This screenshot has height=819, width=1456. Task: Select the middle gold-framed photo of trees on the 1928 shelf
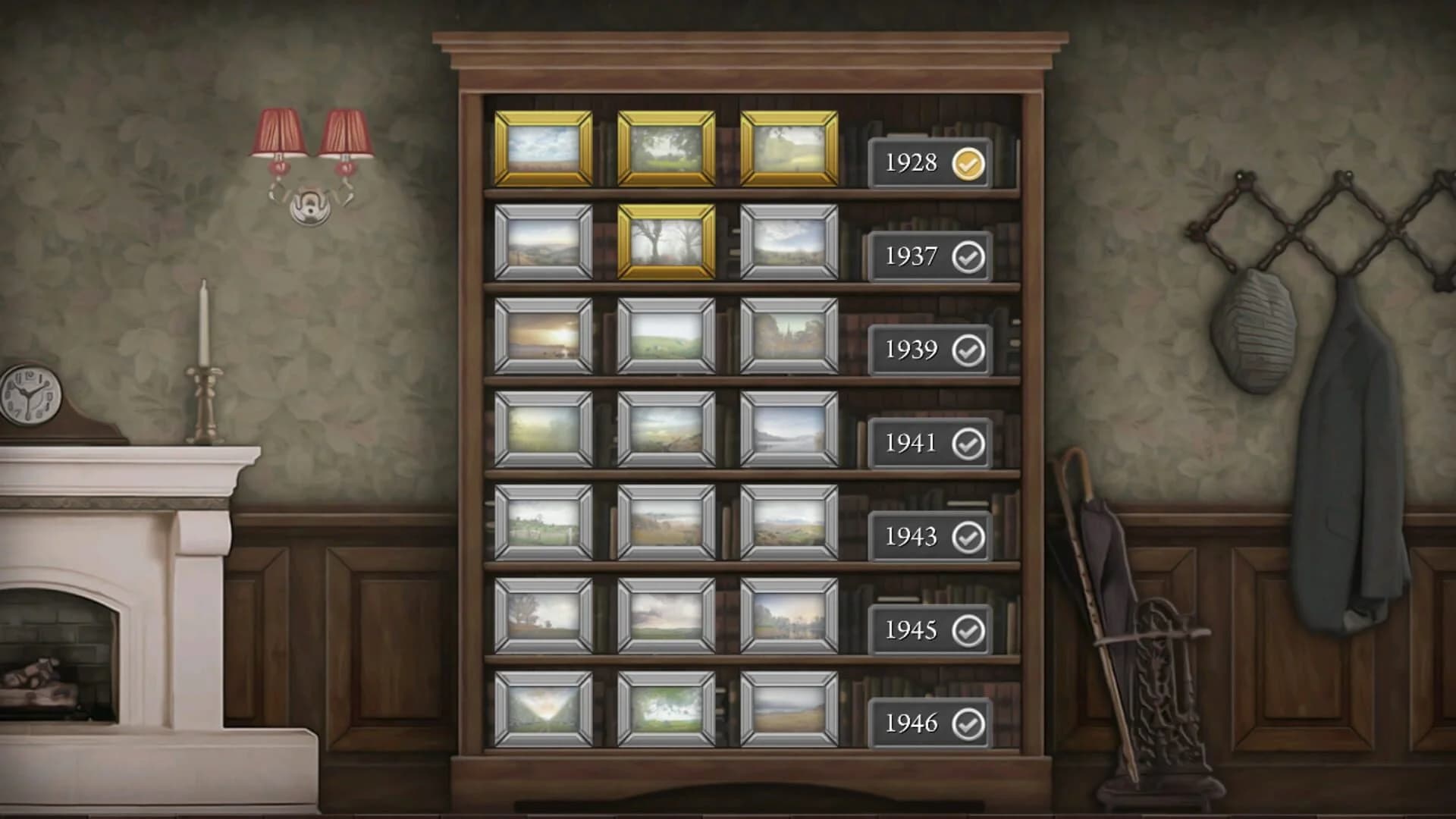coord(665,149)
